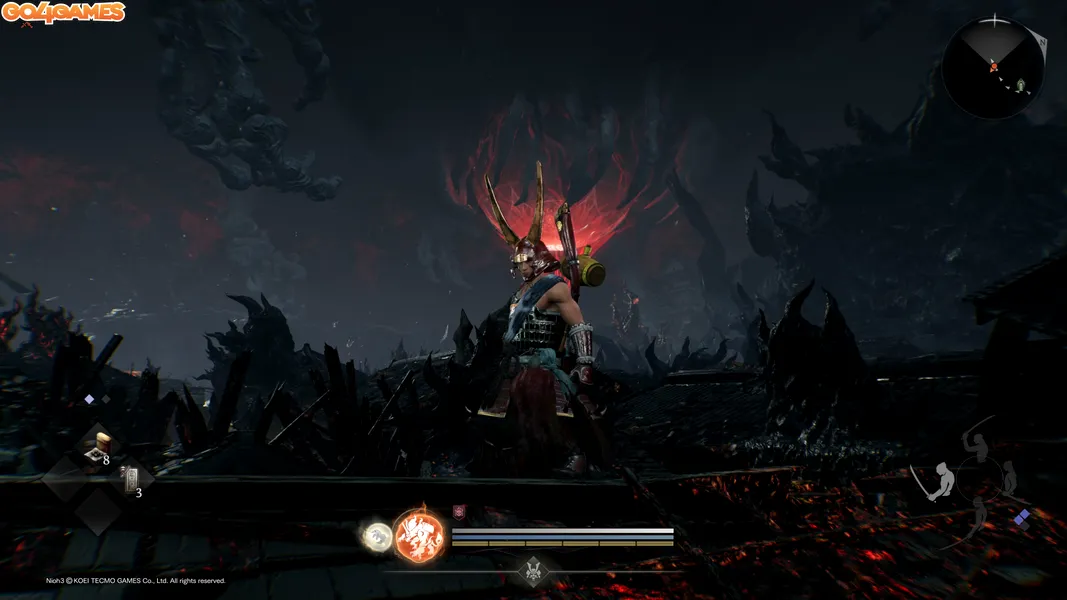Activate the flaming orange guardian spirit icon
Viewport: 1067px width, 600px height.
[x=419, y=533]
